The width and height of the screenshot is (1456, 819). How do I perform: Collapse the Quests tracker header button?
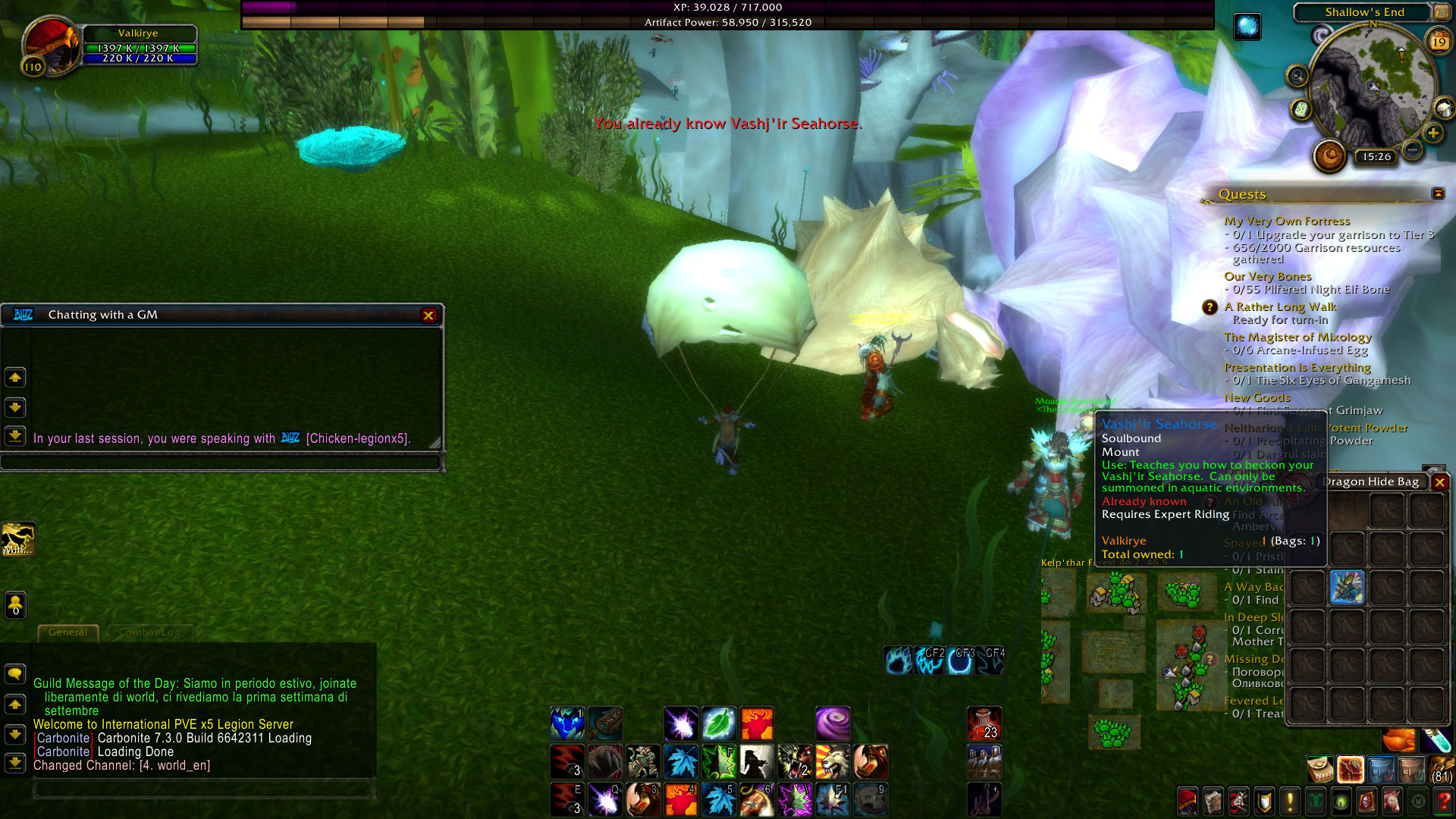(1438, 194)
